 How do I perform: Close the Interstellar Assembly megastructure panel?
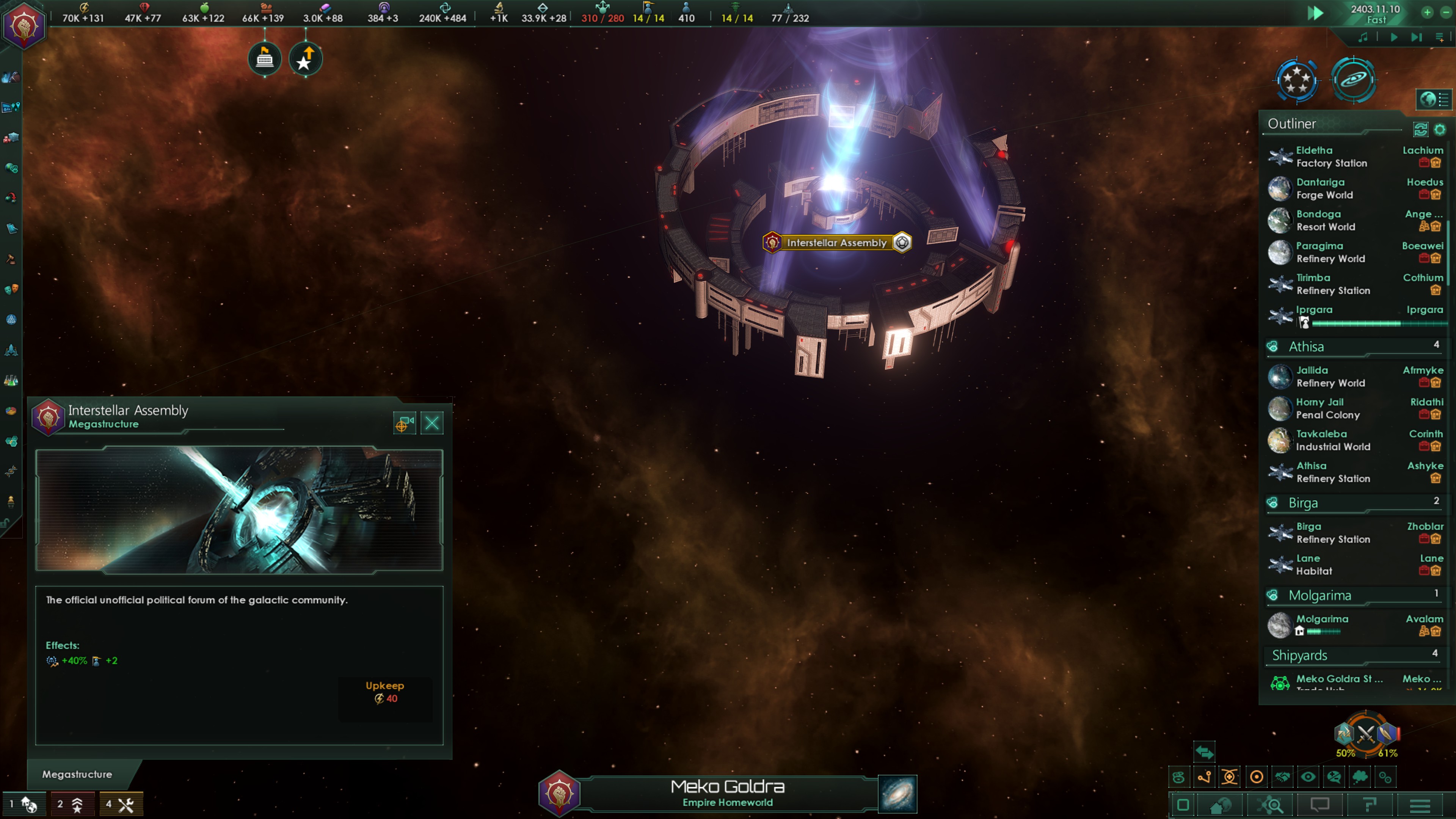tap(432, 423)
